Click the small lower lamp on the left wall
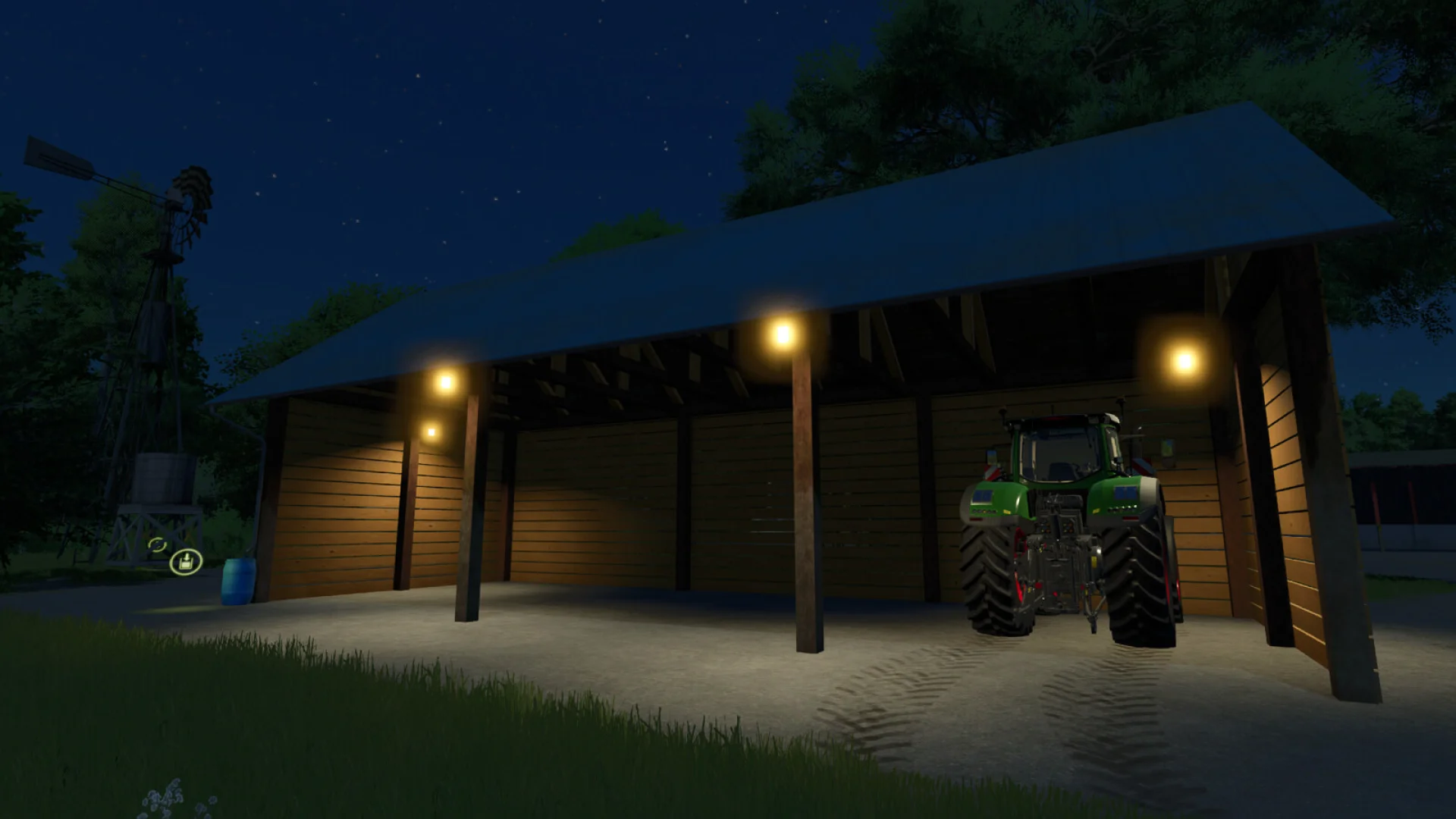This screenshot has height=819, width=1456. pos(431,430)
